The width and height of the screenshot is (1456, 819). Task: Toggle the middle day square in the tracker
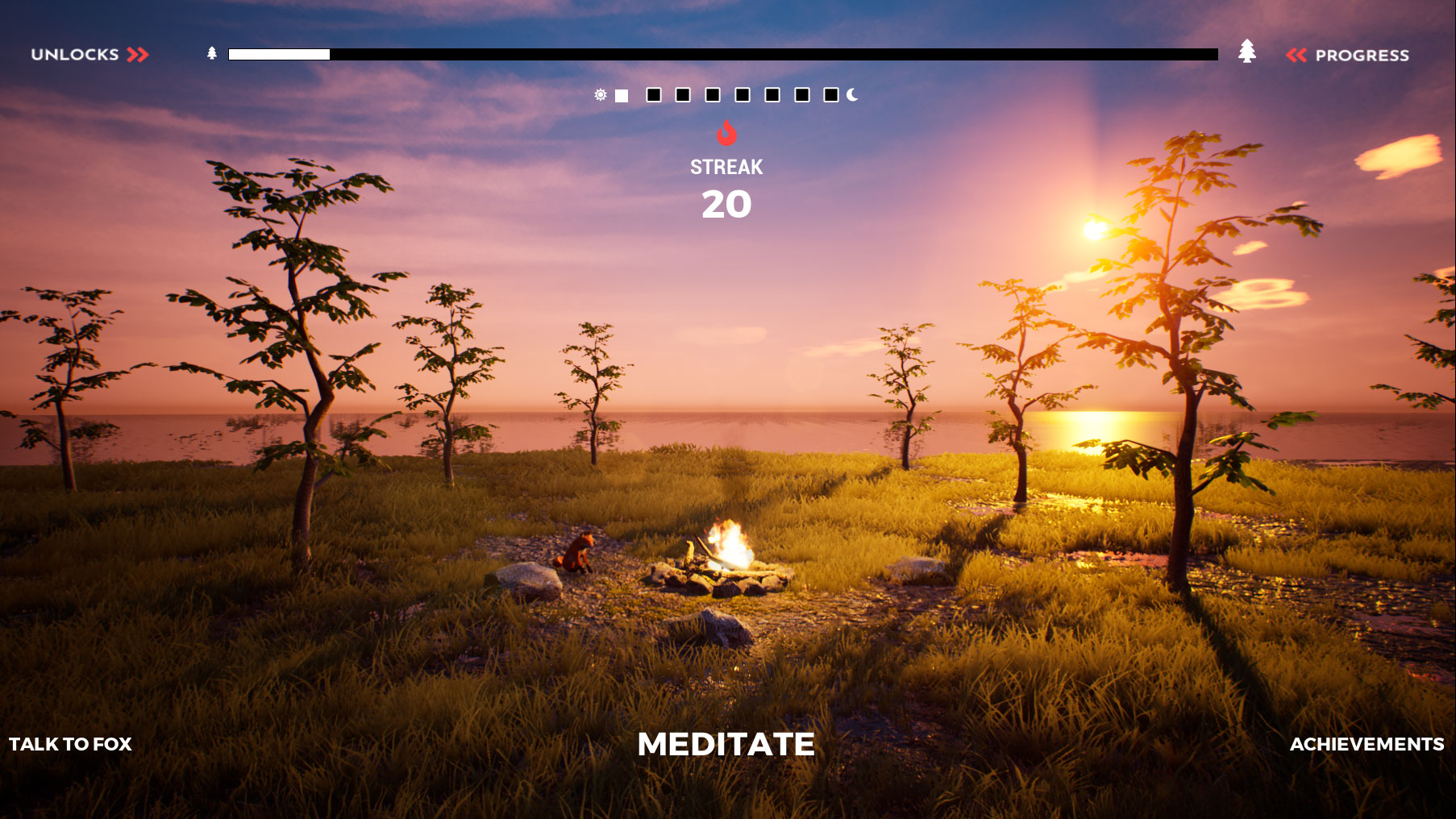[x=713, y=95]
